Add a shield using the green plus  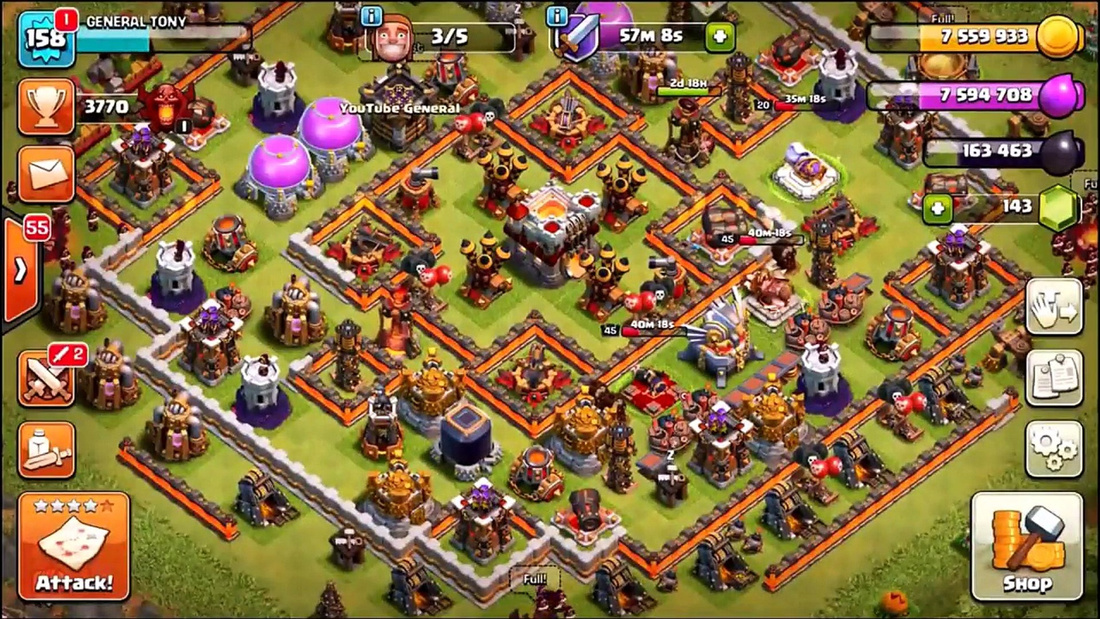click(720, 37)
